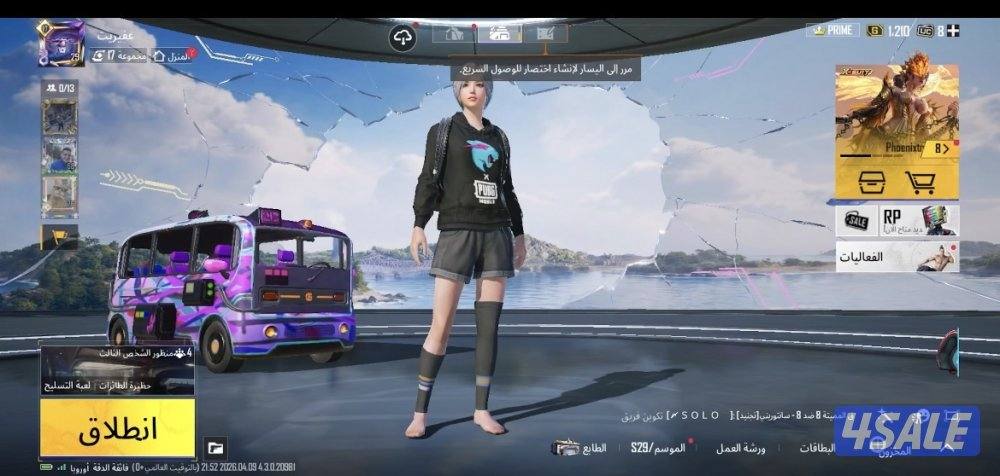Open the friends list counter 0/13
This screenshot has height=476, width=1000.
tap(59, 88)
